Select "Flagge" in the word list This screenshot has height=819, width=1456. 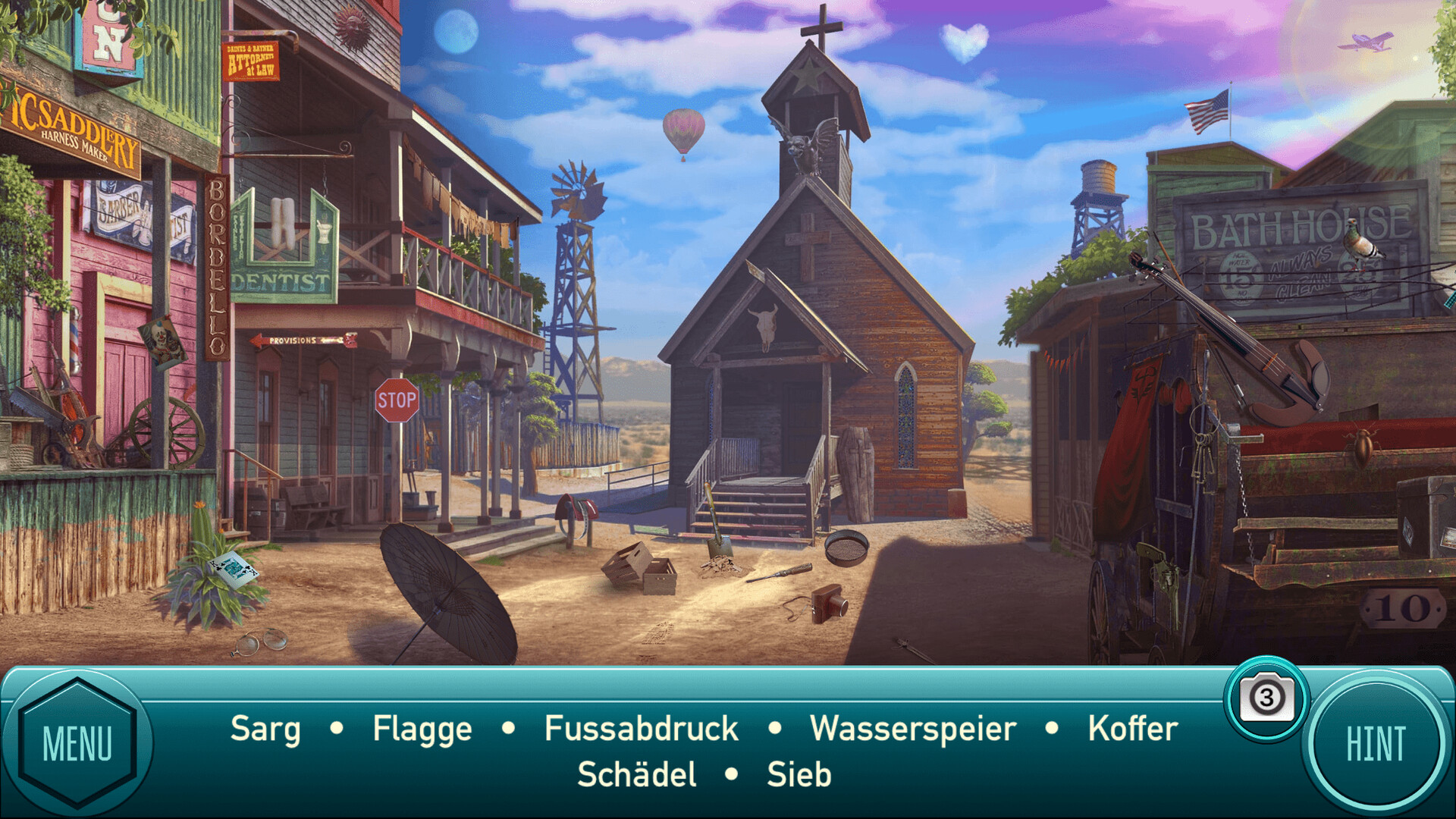pos(421,728)
